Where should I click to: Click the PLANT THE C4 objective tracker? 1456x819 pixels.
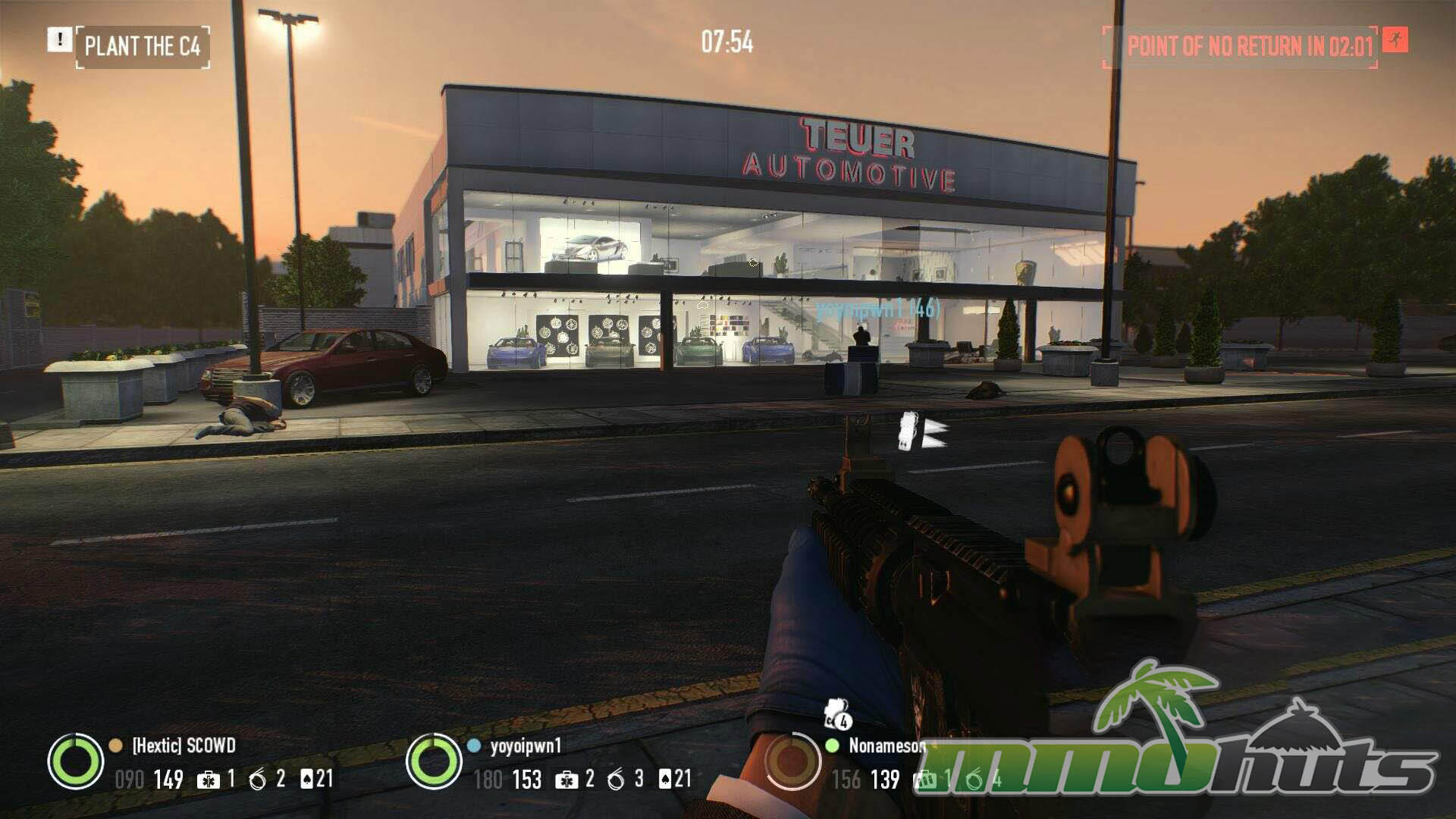point(143,46)
